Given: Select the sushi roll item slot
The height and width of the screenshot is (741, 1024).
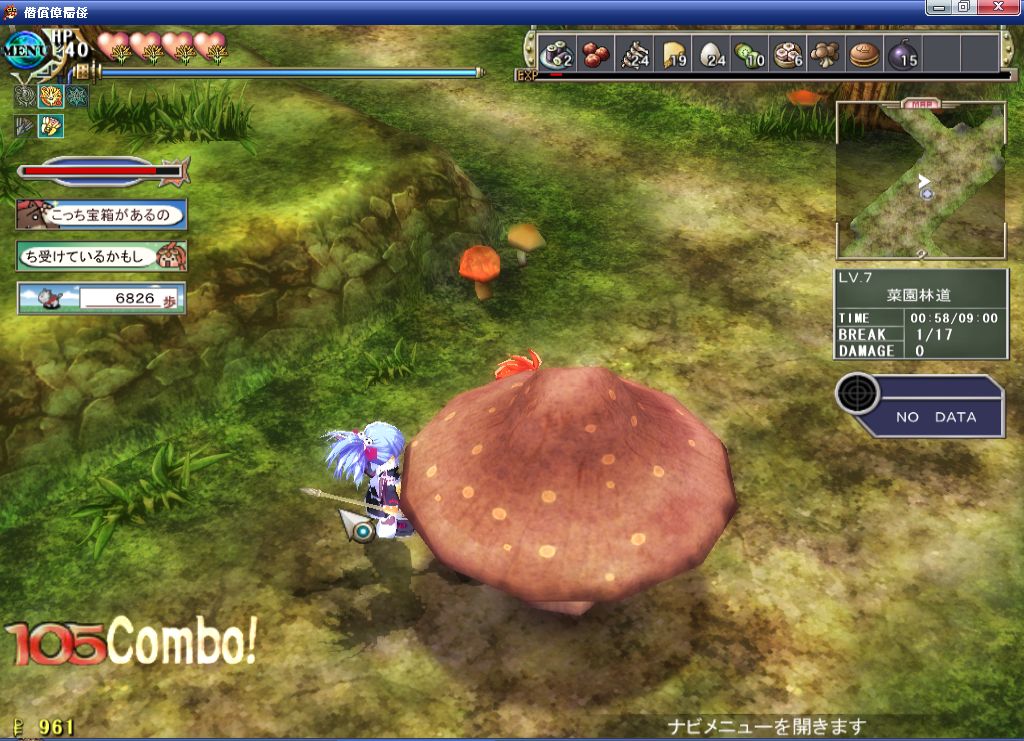Looking at the screenshot, I should (555, 54).
